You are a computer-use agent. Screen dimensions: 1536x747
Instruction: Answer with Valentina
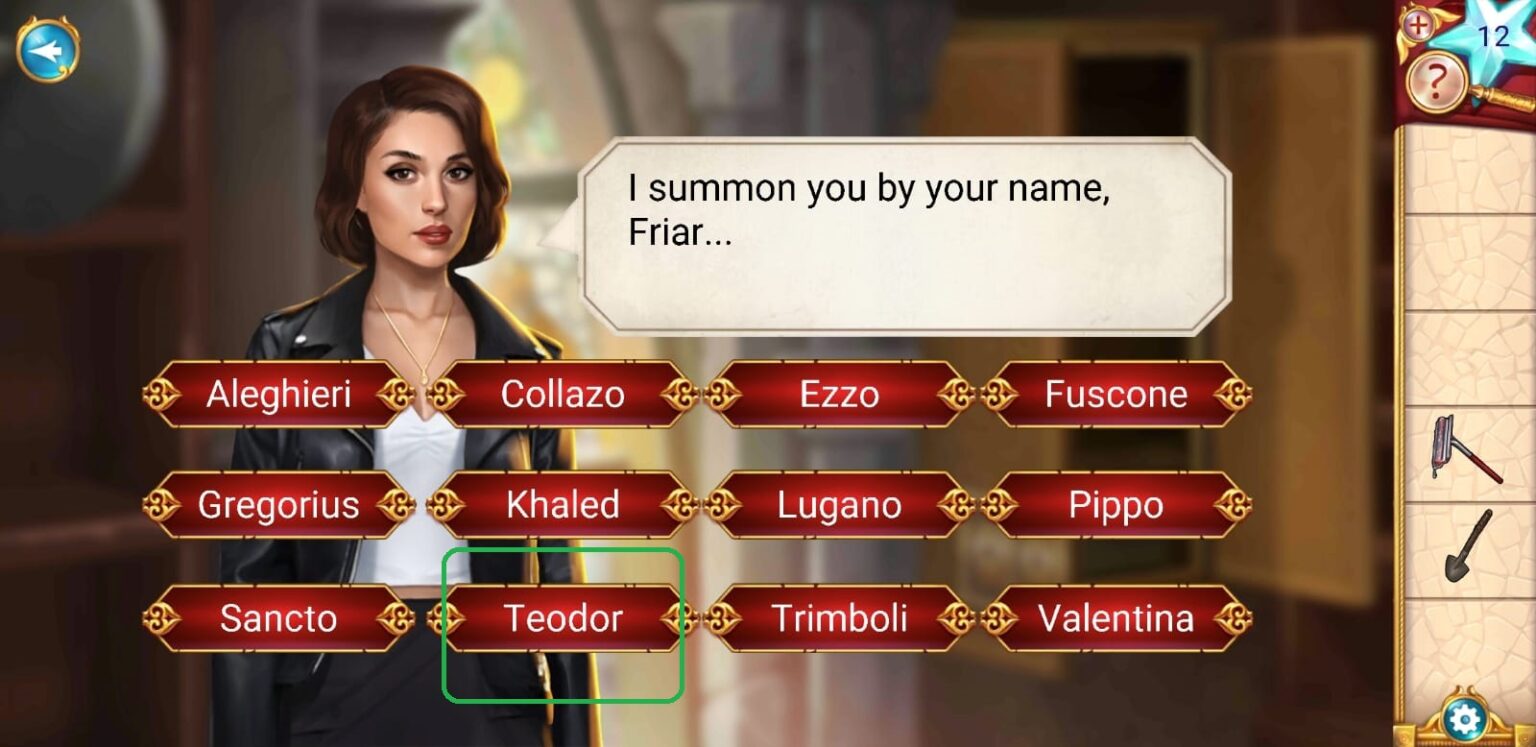tap(1116, 618)
